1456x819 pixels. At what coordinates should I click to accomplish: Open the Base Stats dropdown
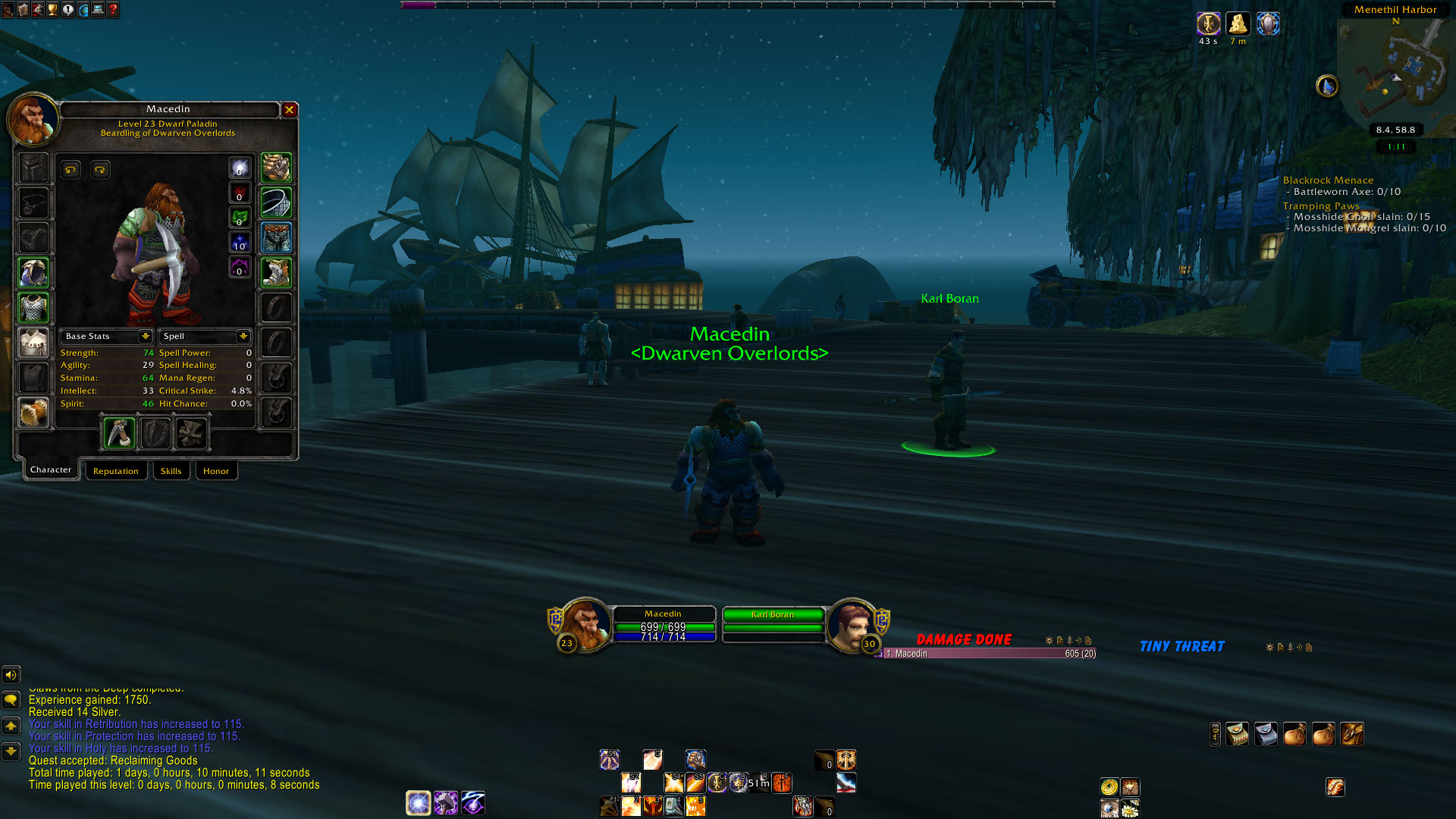[145, 336]
